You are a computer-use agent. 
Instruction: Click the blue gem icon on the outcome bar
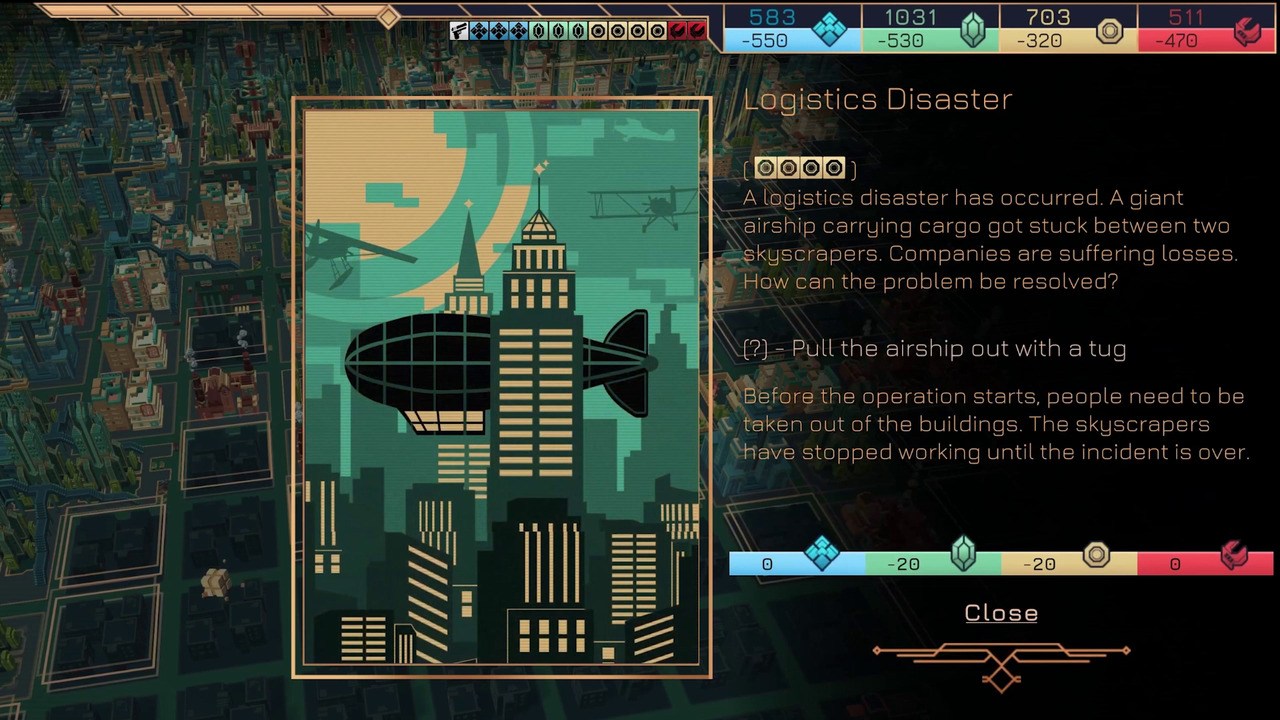click(823, 554)
